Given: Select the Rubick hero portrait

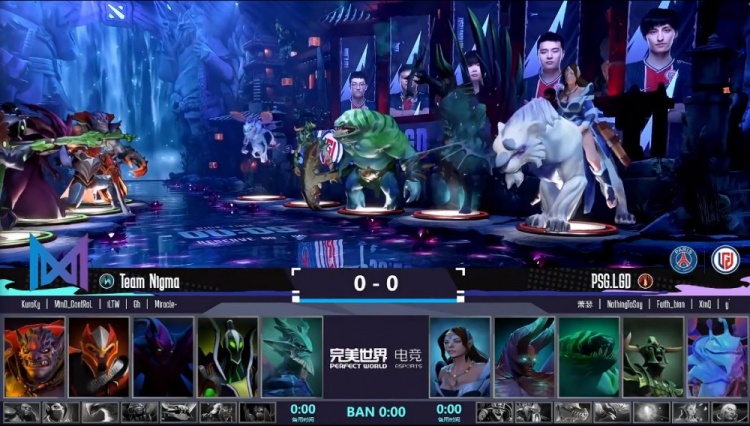Looking at the screenshot, I should coord(227,357).
